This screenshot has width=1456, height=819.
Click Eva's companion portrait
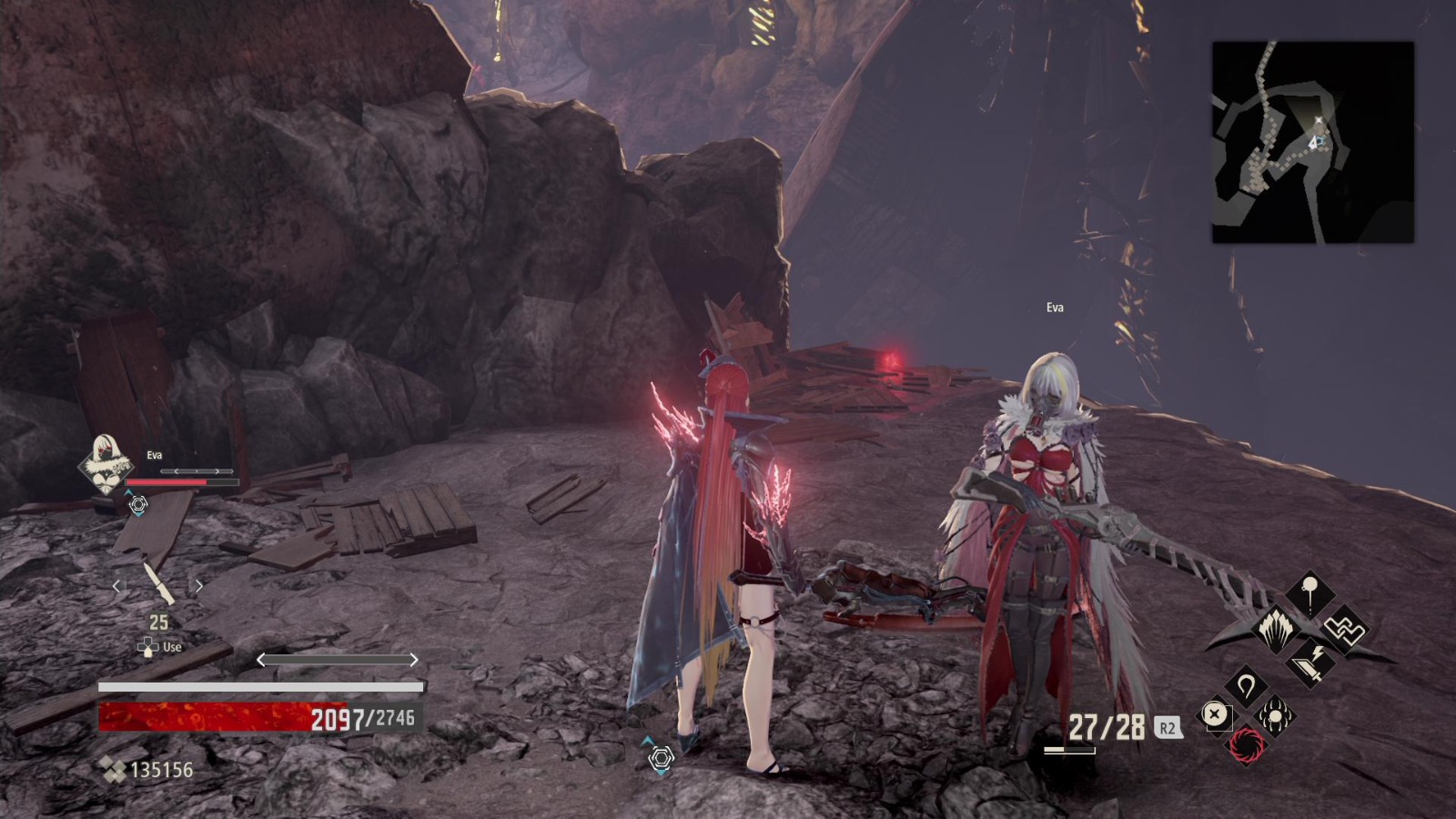(x=104, y=463)
